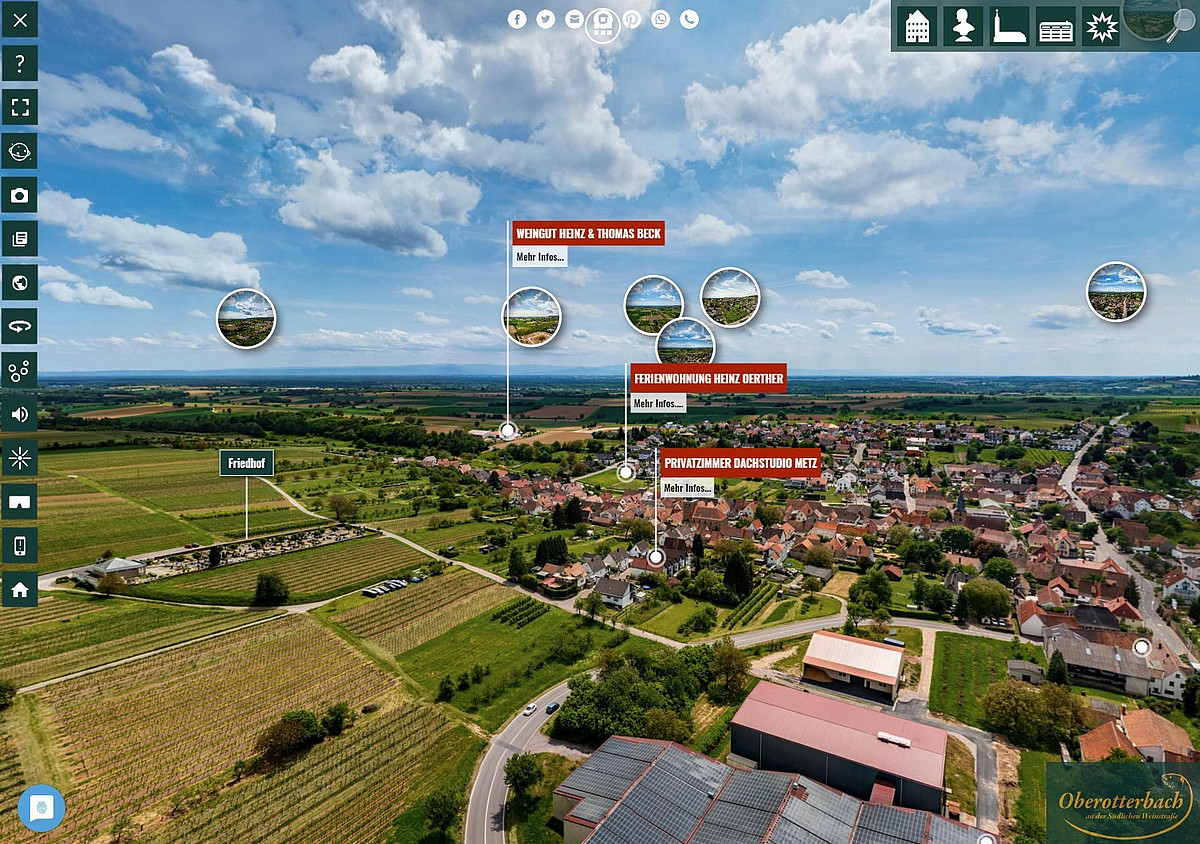The image size is (1200, 844).
Task: Share on Facebook
Action: click(517, 19)
